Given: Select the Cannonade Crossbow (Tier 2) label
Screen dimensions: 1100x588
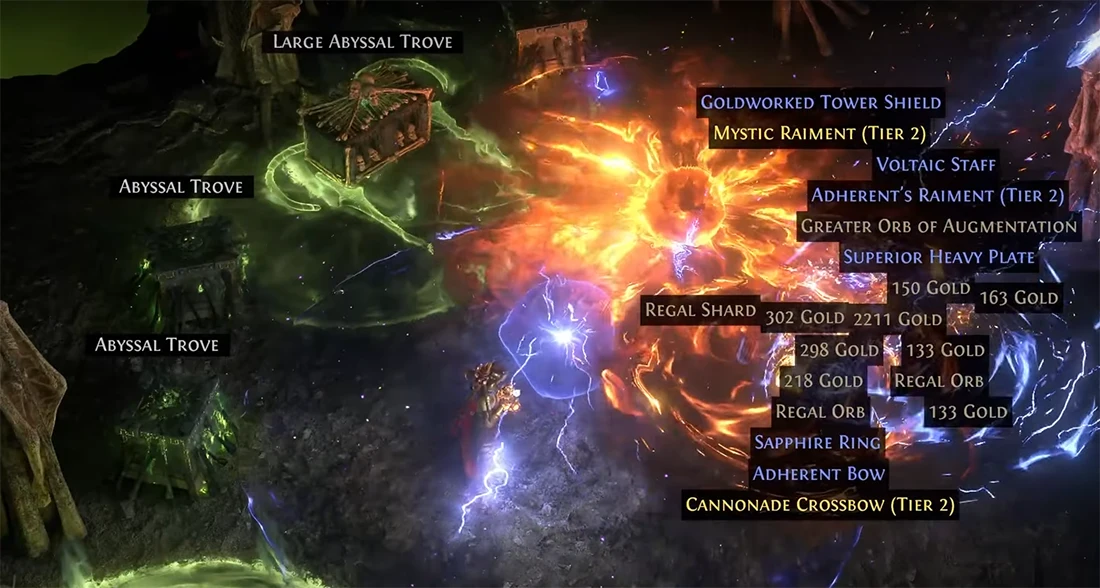Looking at the screenshot, I should click(819, 505).
